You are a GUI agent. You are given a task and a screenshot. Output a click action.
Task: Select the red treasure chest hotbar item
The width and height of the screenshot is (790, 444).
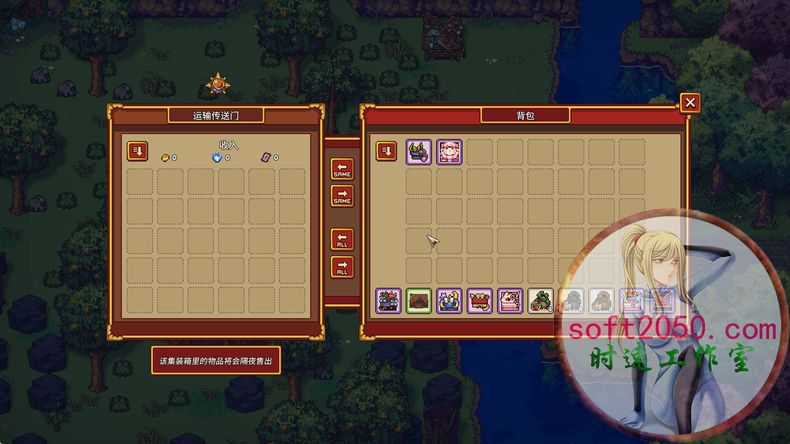480,300
